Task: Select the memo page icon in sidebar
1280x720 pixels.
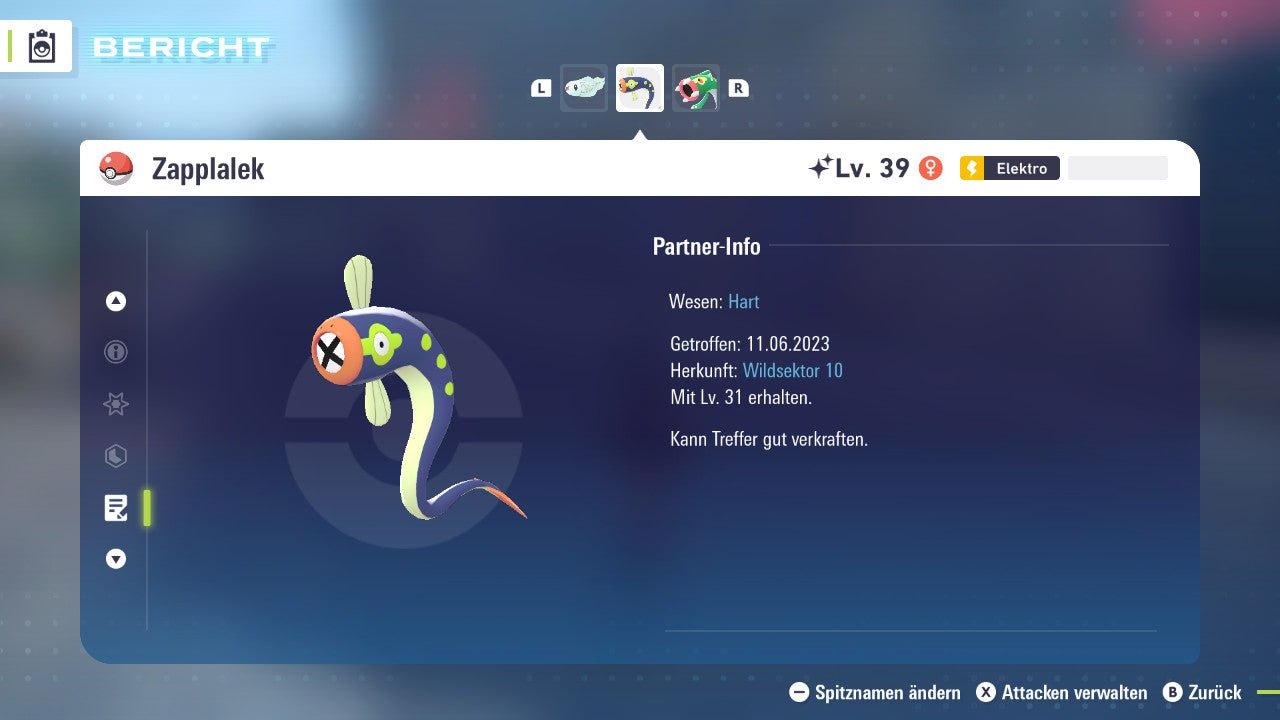Action: coord(116,508)
